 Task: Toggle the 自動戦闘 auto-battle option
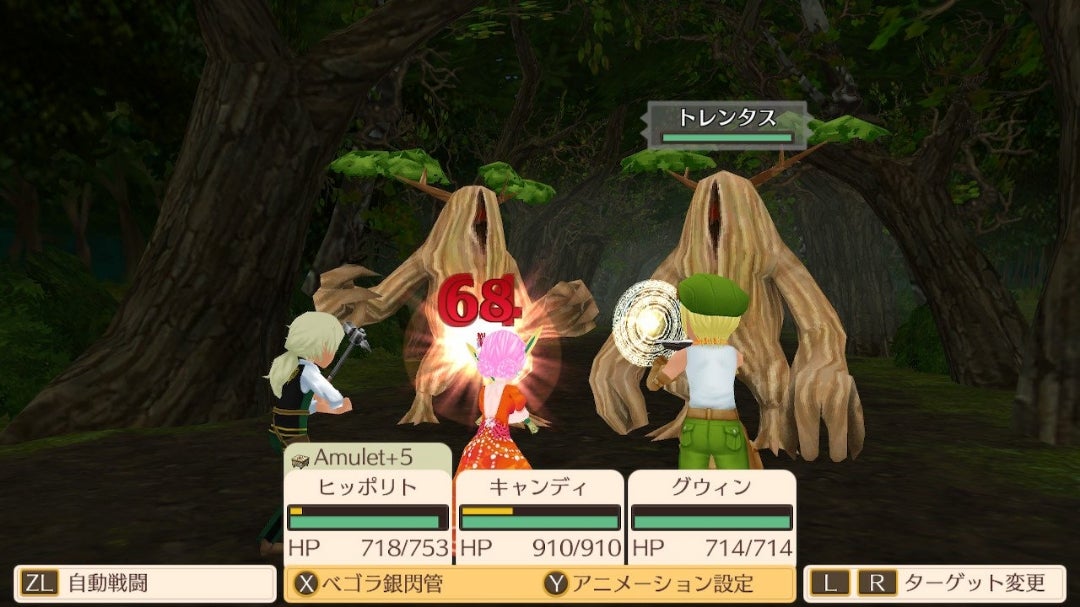[144, 584]
